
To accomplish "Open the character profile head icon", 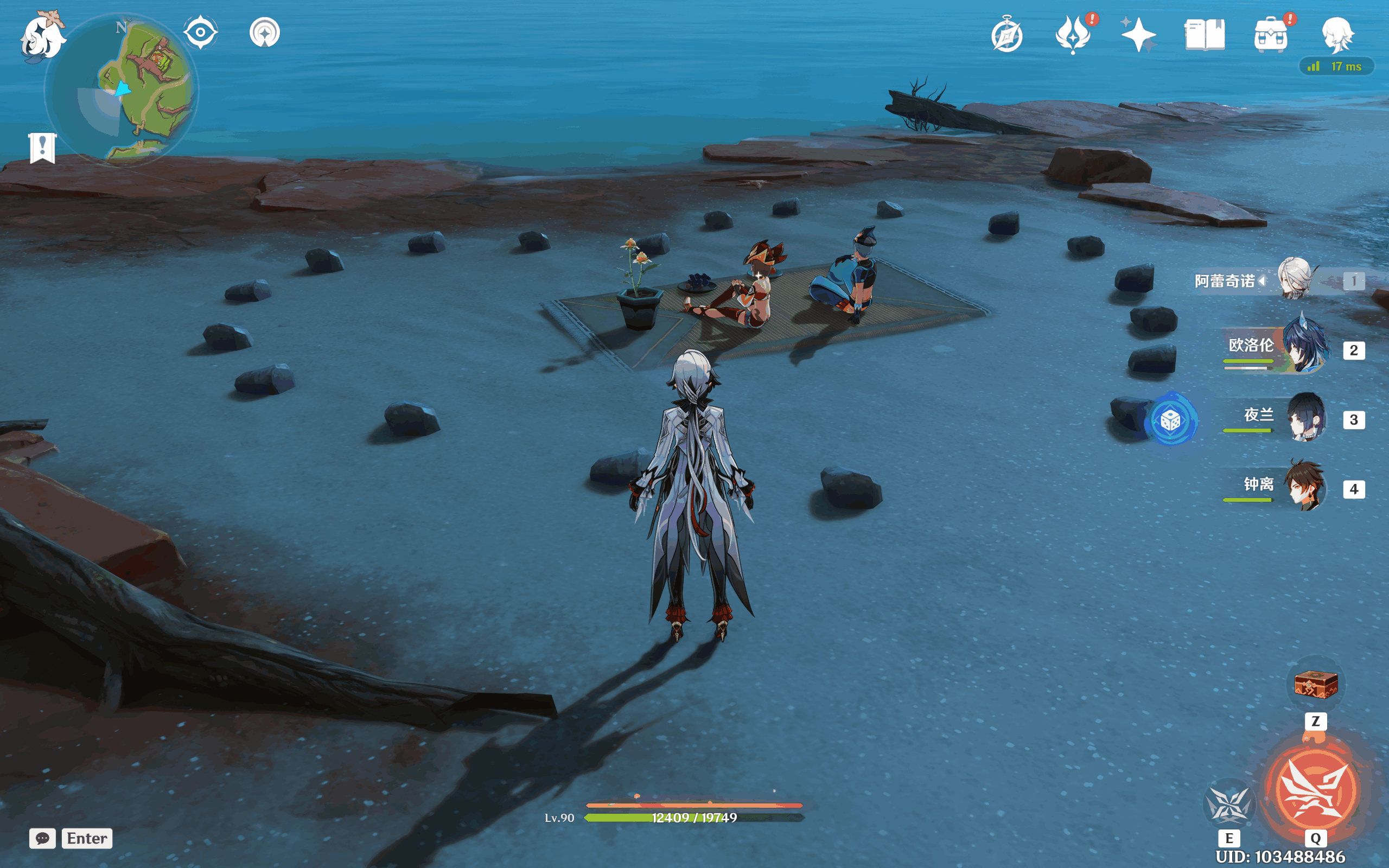I will click(1337, 34).
